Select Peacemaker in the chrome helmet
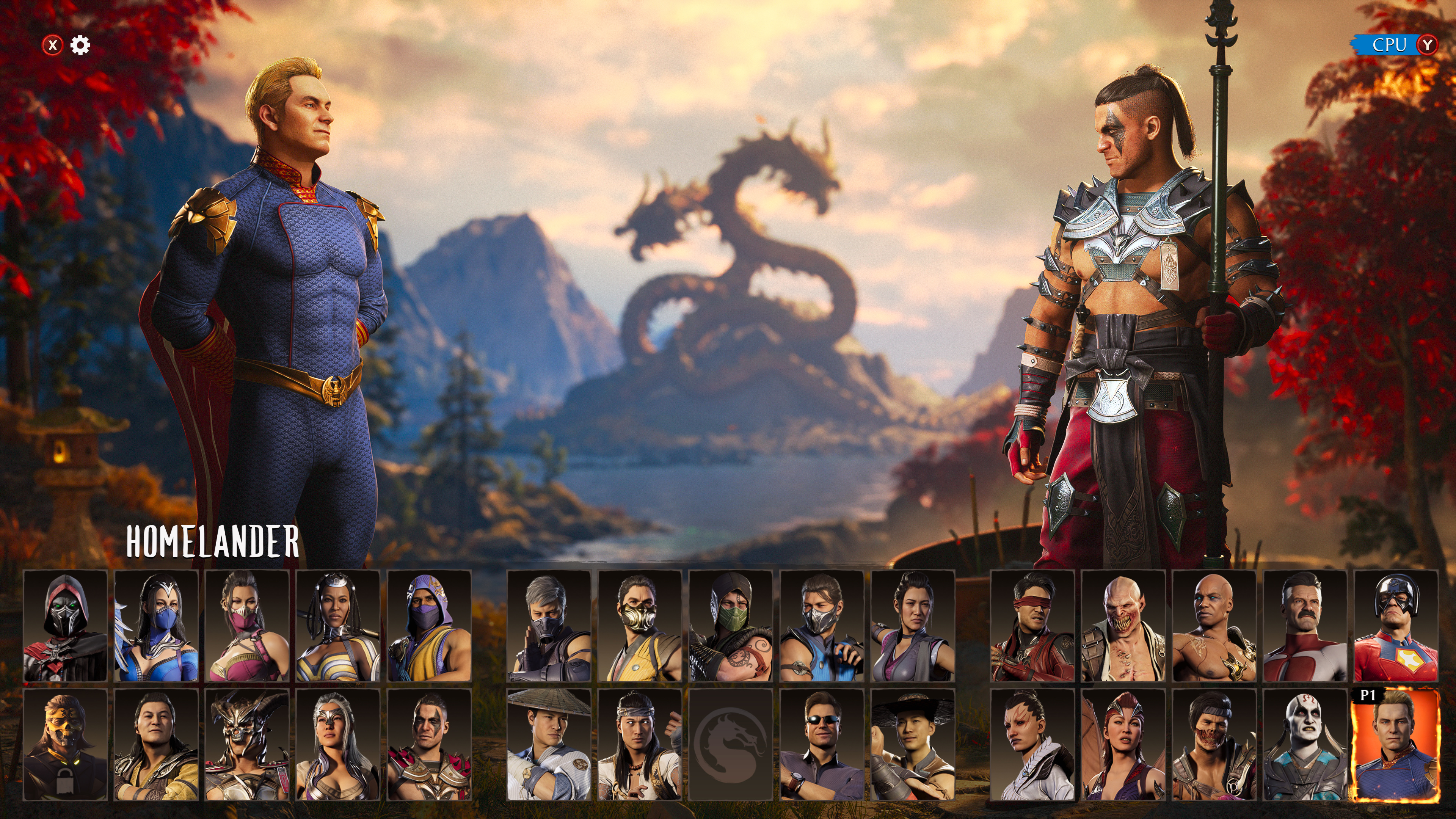The height and width of the screenshot is (819, 1456). click(1396, 626)
